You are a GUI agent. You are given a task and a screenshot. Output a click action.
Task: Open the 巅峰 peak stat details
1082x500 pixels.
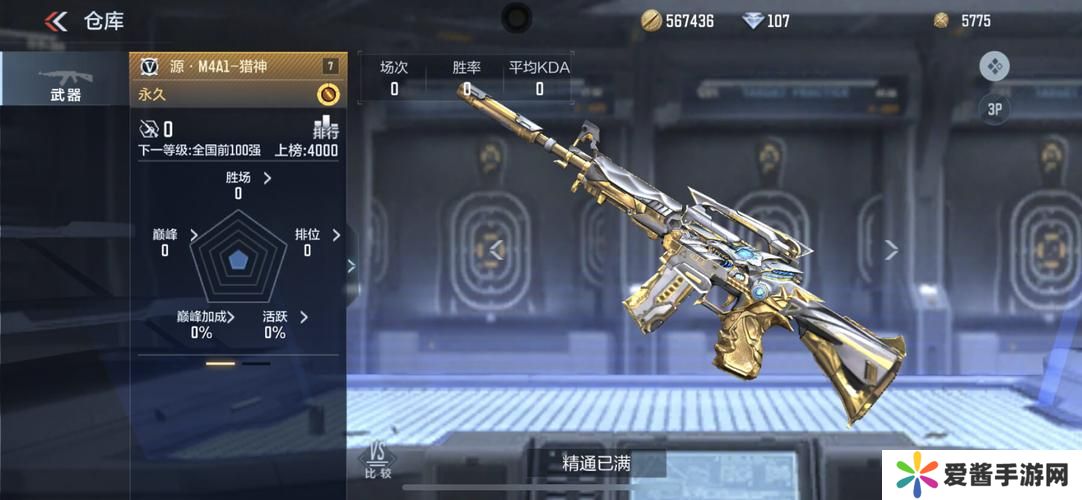(x=193, y=235)
